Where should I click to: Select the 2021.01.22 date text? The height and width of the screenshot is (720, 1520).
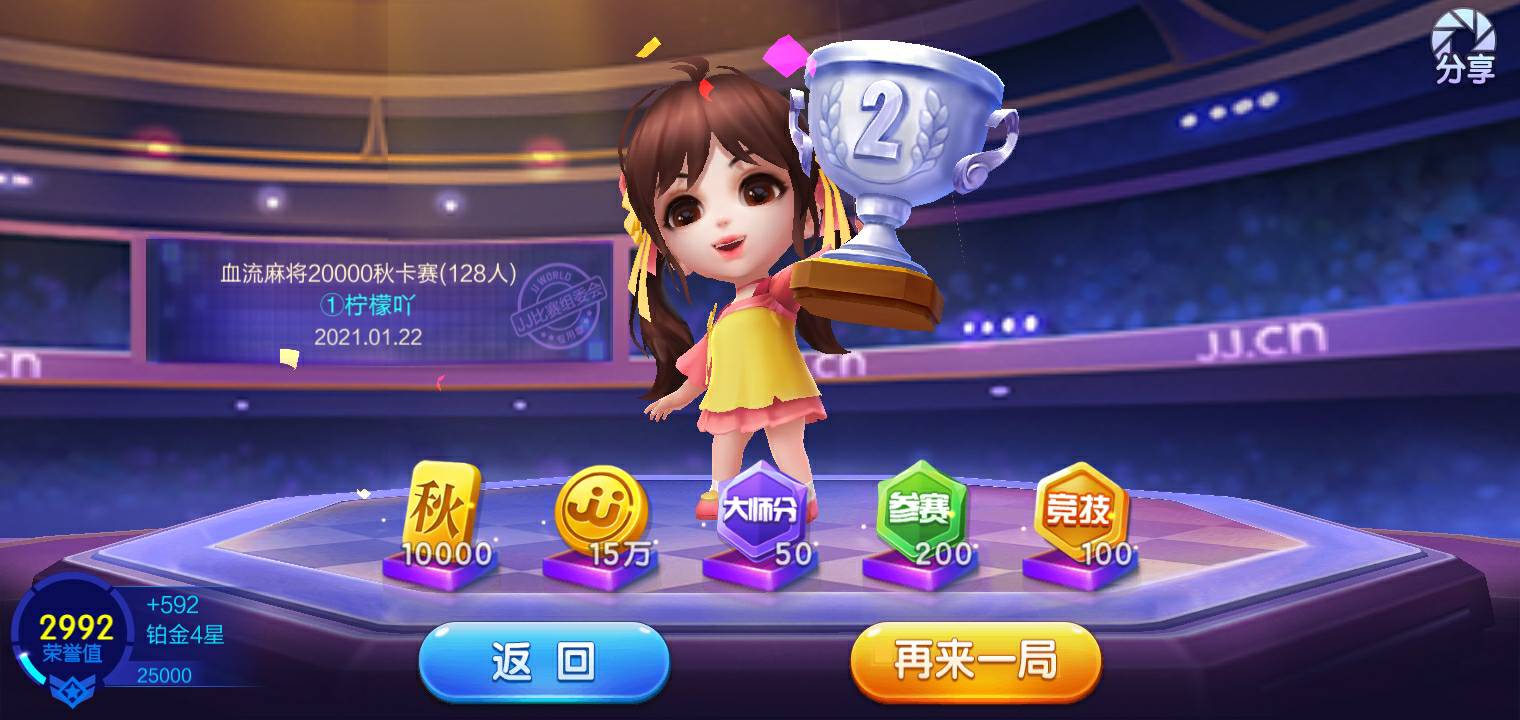tap(370, 340)
